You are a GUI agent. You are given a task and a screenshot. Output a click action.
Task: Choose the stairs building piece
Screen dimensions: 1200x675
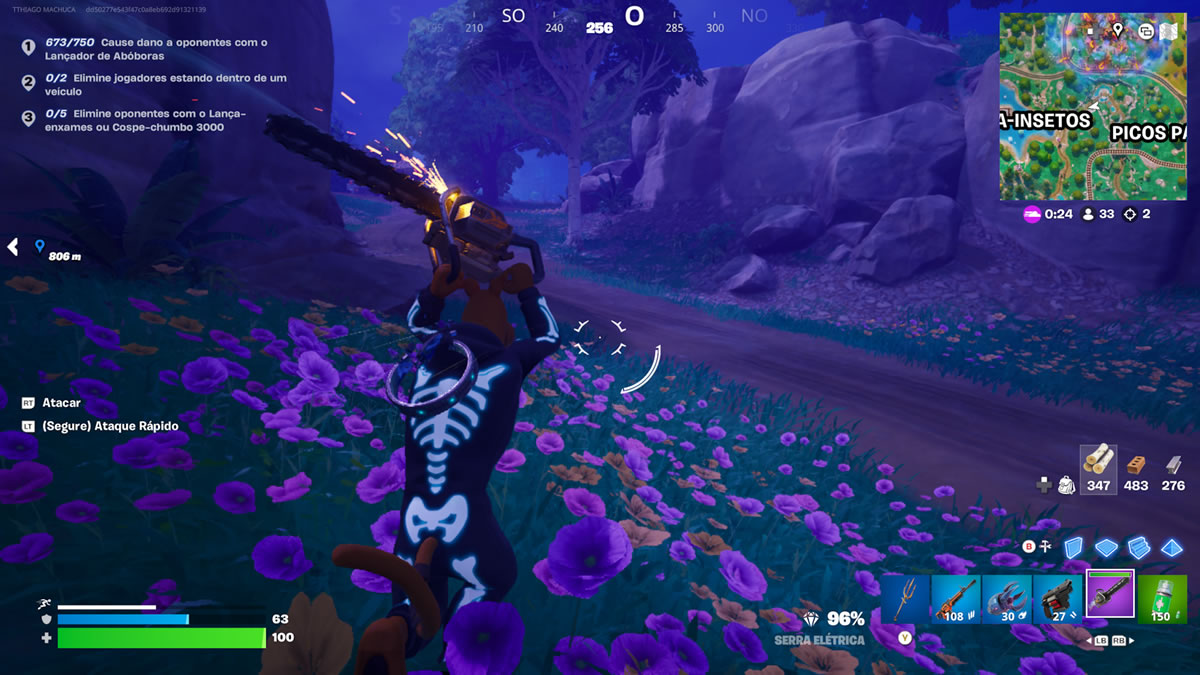pyautogui.click(x=1139, y=547)
